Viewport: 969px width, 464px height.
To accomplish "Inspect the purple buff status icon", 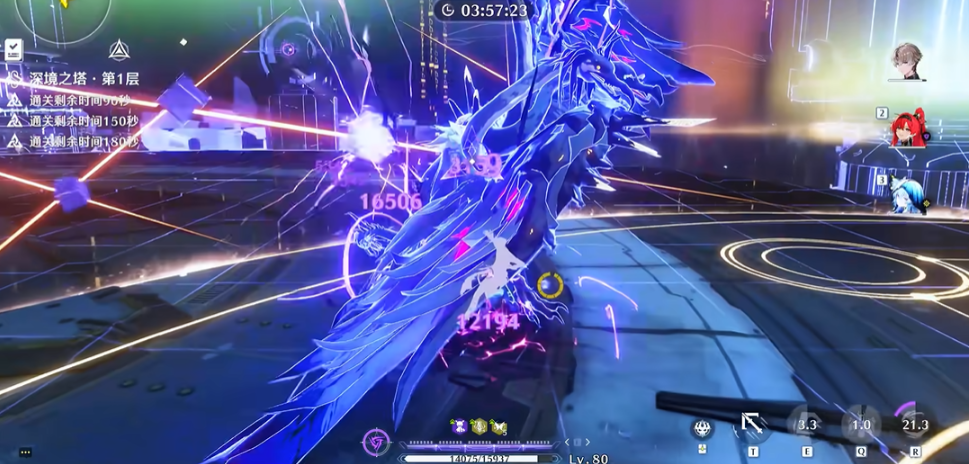I will (459, 426).
